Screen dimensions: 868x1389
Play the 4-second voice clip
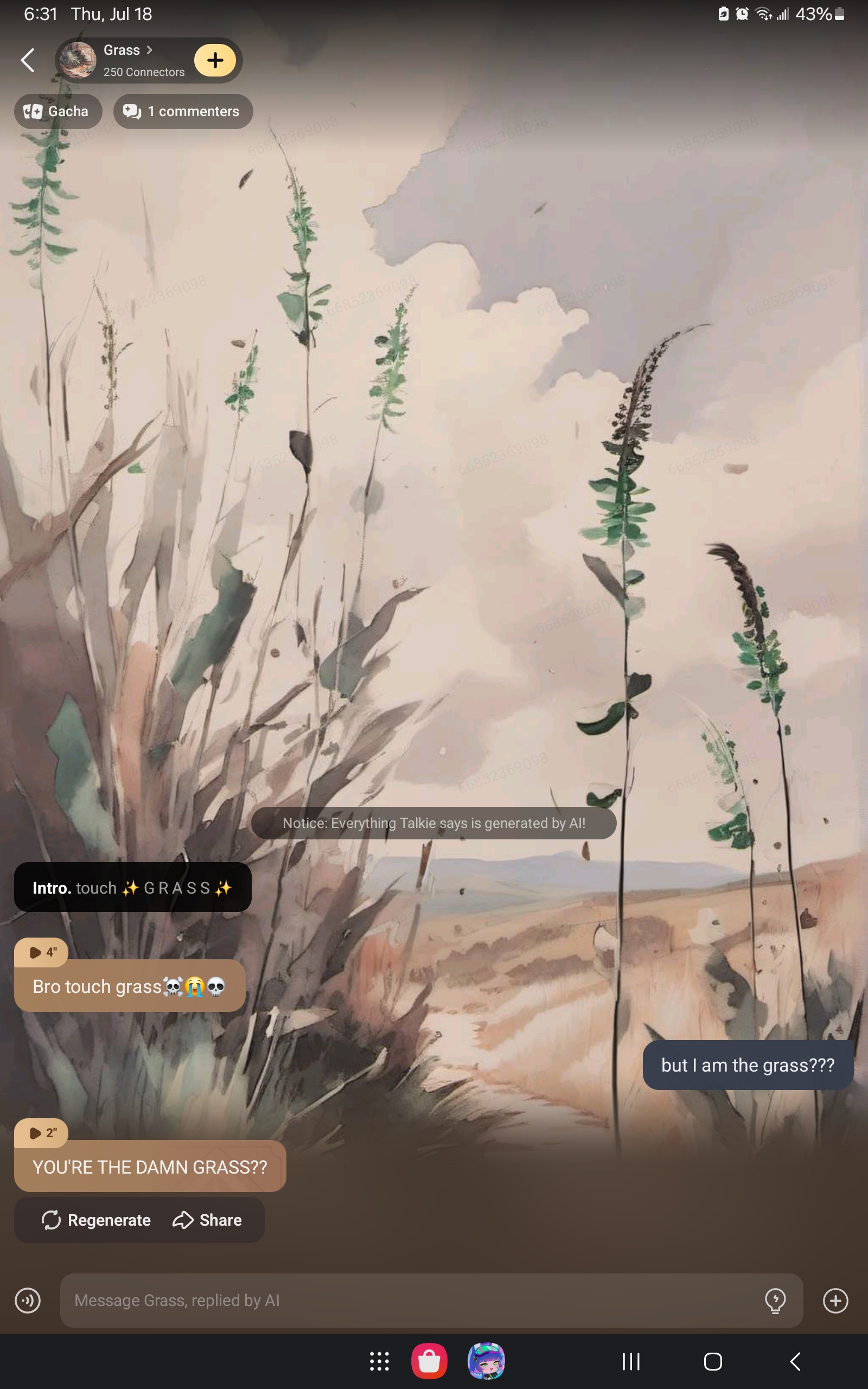coord(41,952)
